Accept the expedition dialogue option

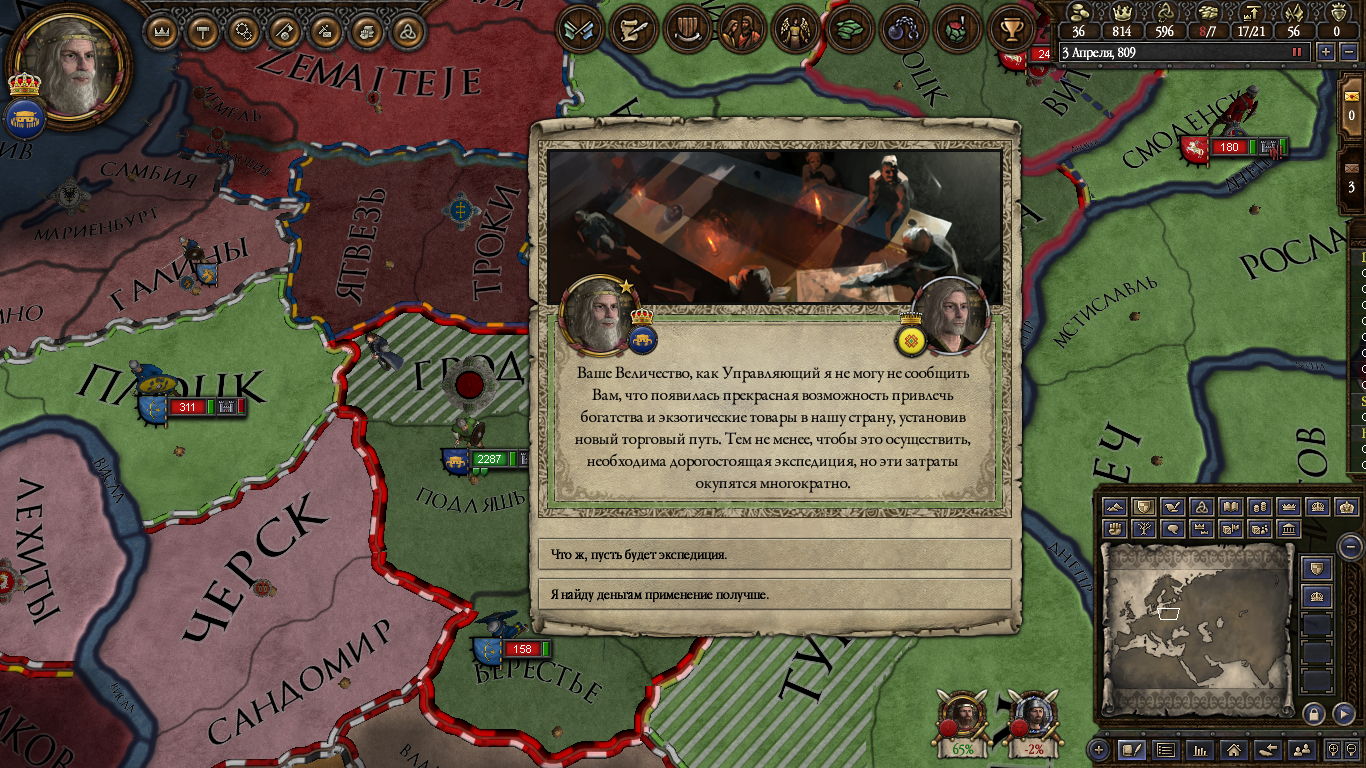775,554
